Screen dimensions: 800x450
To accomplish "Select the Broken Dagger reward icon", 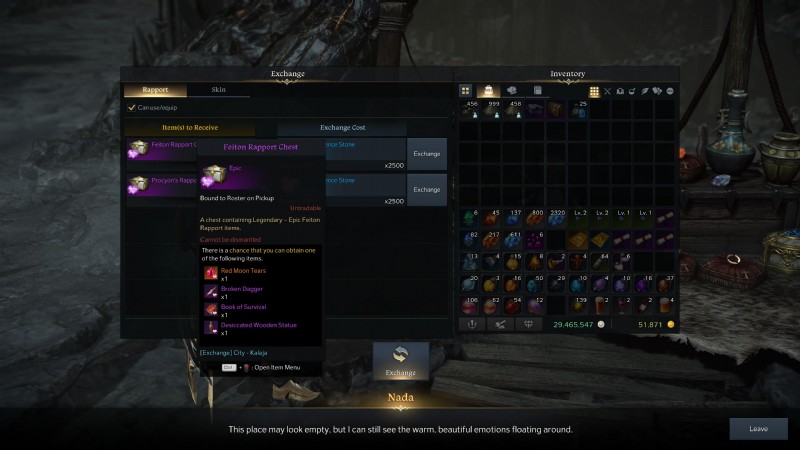I will [211, 291].
